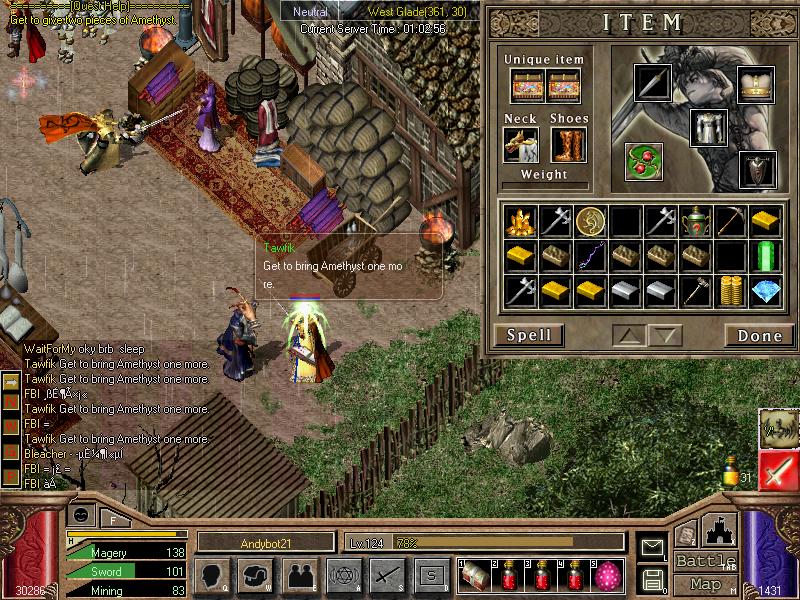Viewport: 800px width, 600px height.
Task: Select the blue diamond in the inventory
Action: pyautogui.click(x=766, y=291)
